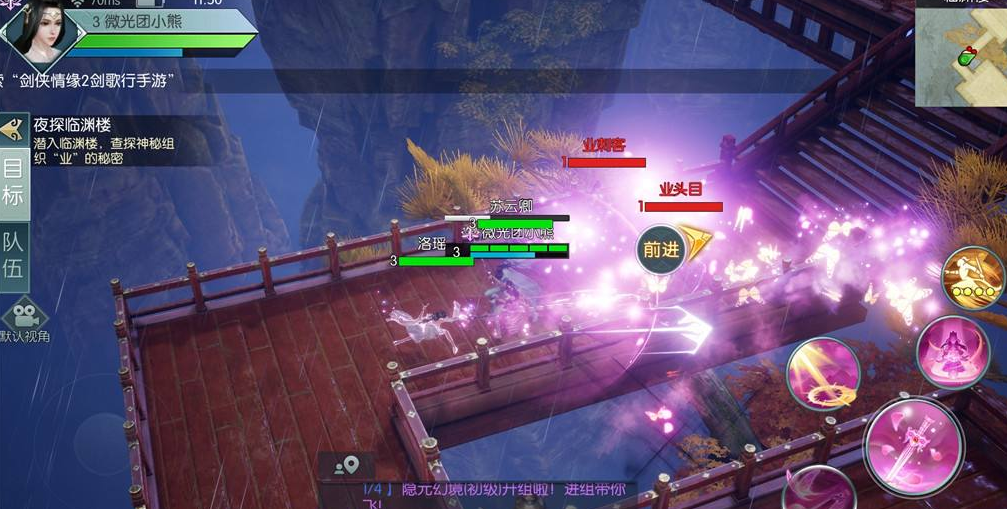Image resolution: width=1007 pixels, height=509 pixels.
Task: Open the minimap
Action: [961, 55]
